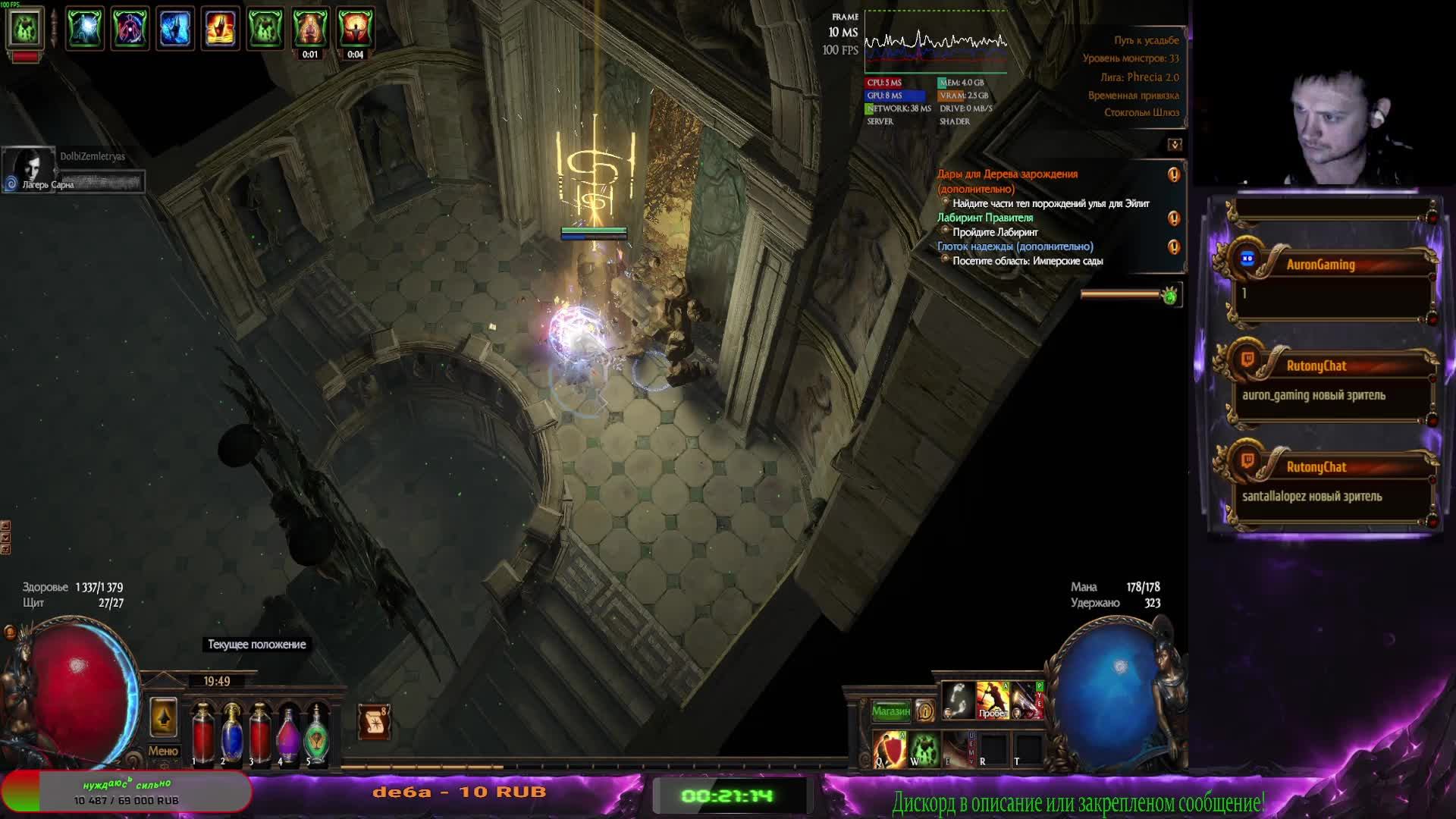Click the blue frost aura buff icon
Screen dimensions: 1456x819
click(175, 28)
